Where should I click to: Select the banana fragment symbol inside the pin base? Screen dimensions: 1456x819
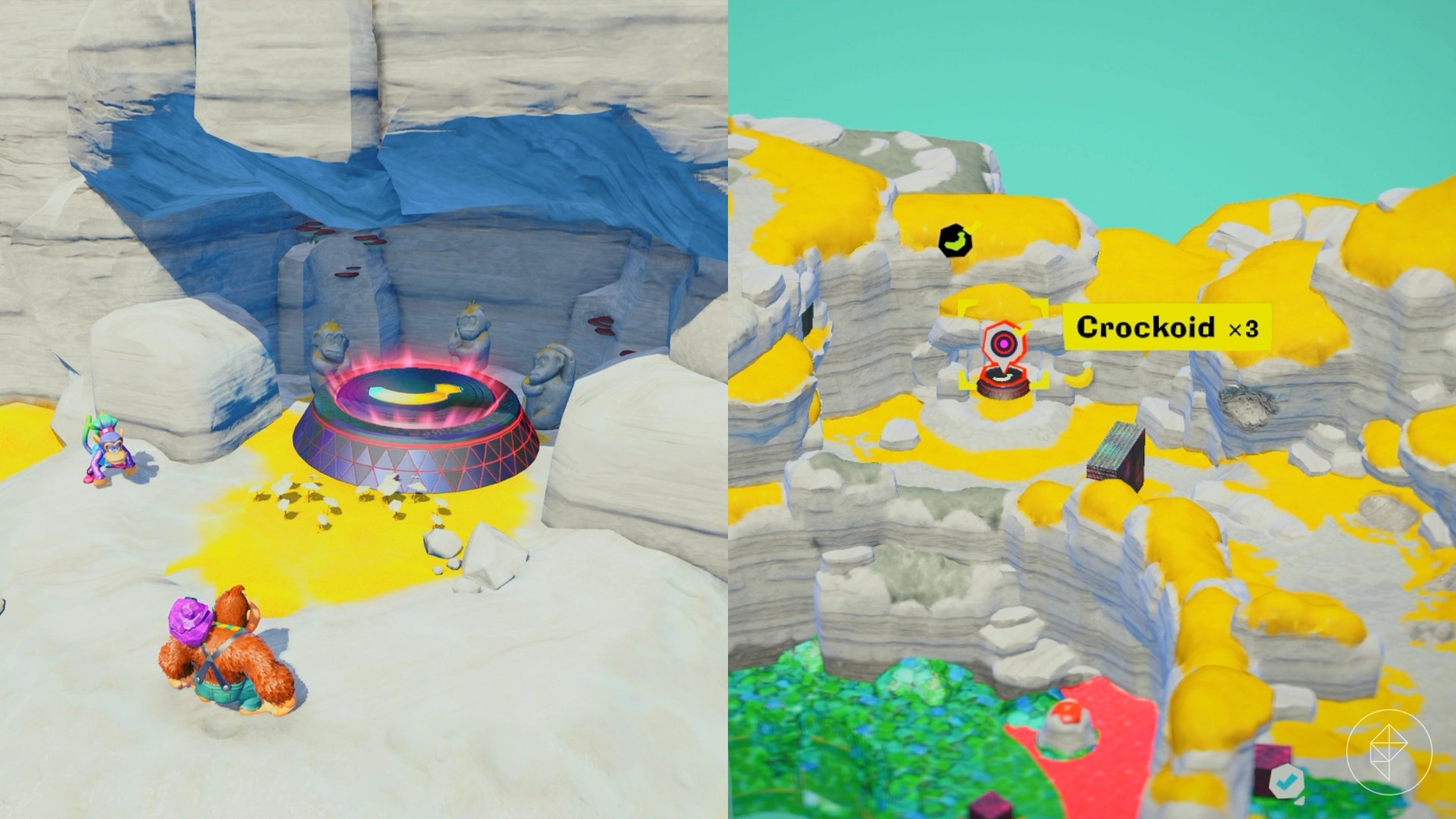pyautogui.click(x=1003, y=377)
